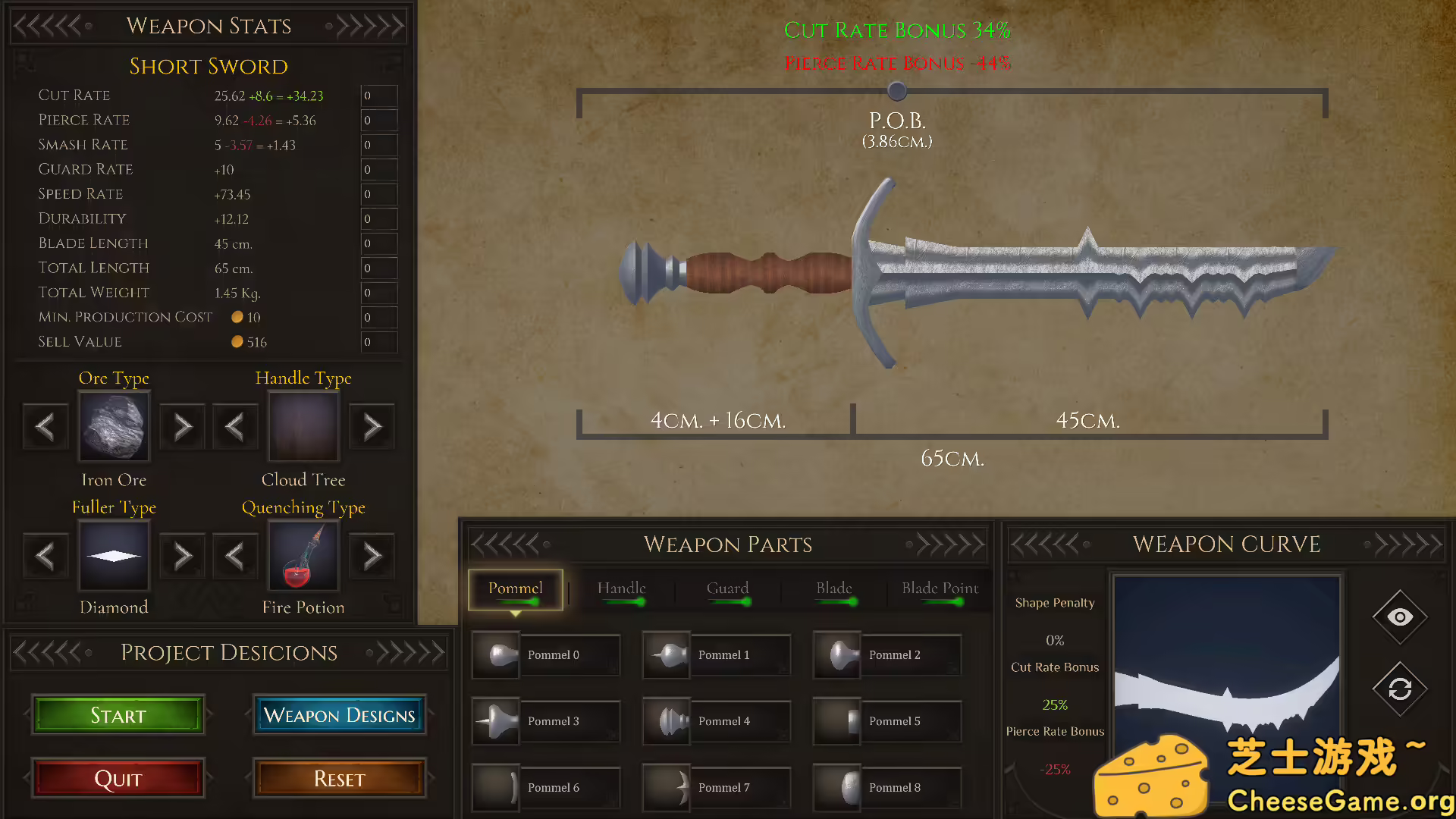
Task: Click the left arrow next to Quenching Type
Action: point(235,556)
